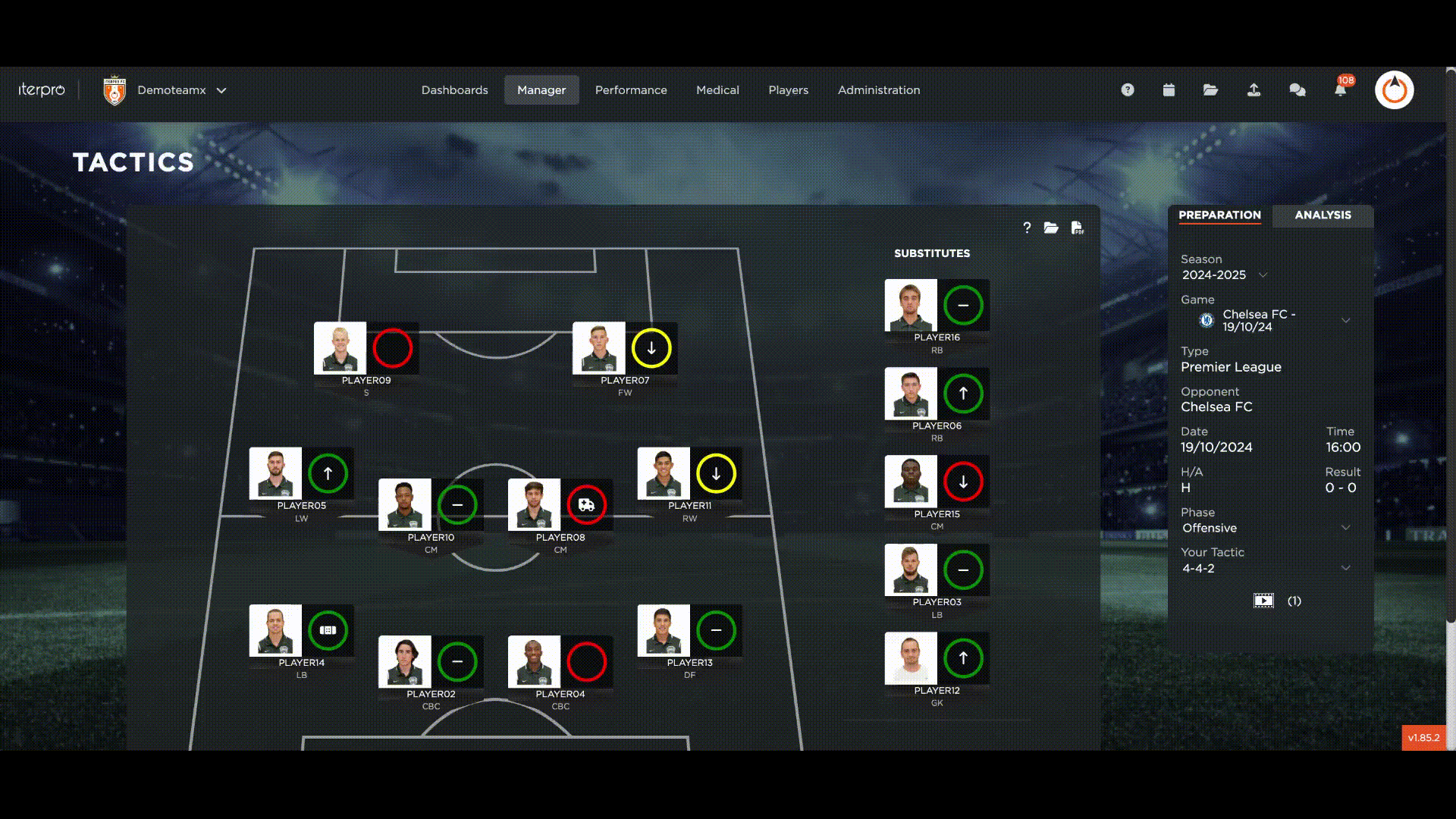Image resolution: width=1456 pixels, height=819 pixels.
Task: Click the user profile avatar
Action: pyautogui.click(x=1394, y=90)
